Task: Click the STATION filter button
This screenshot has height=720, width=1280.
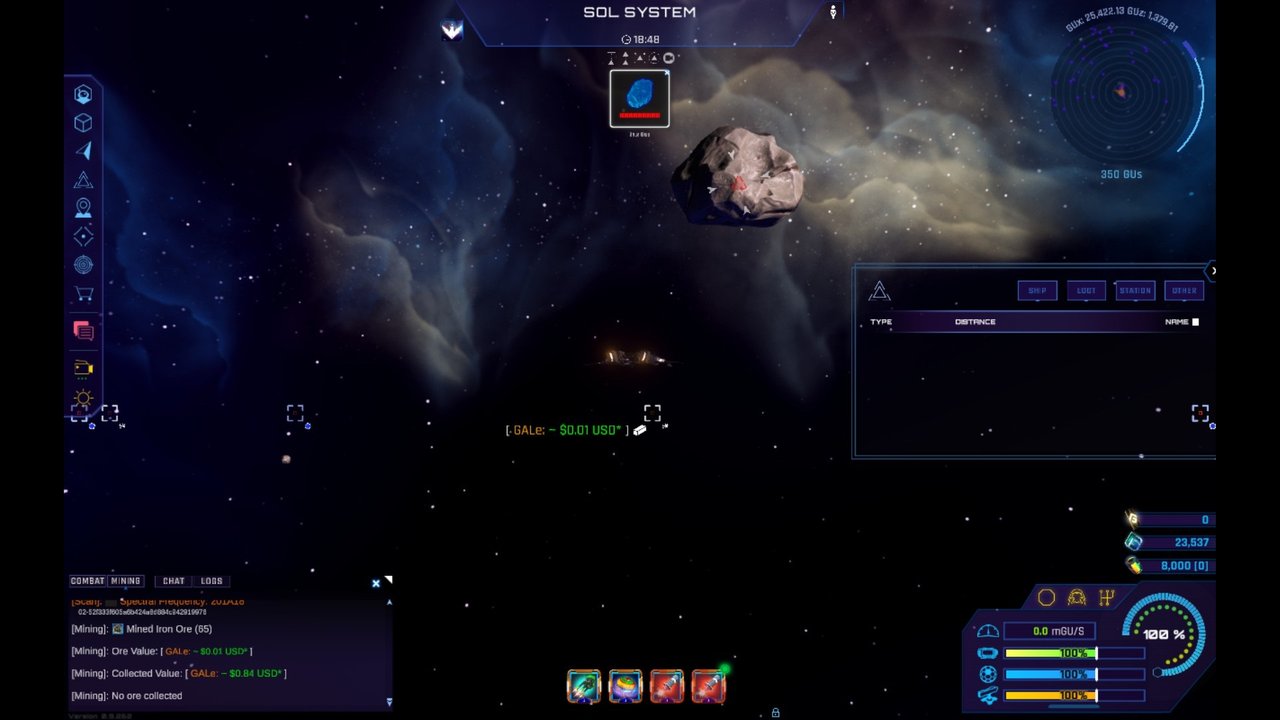Action: click(1135, 290)
